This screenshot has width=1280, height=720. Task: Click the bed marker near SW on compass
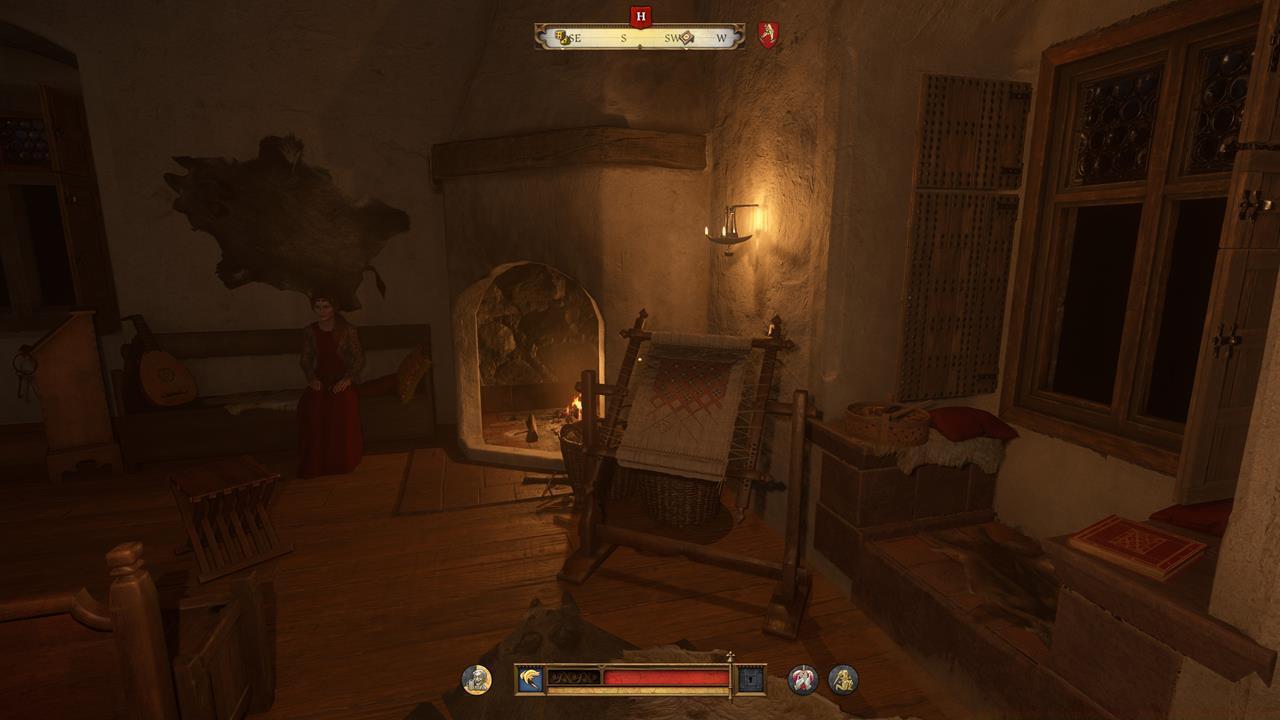point(686,37)
